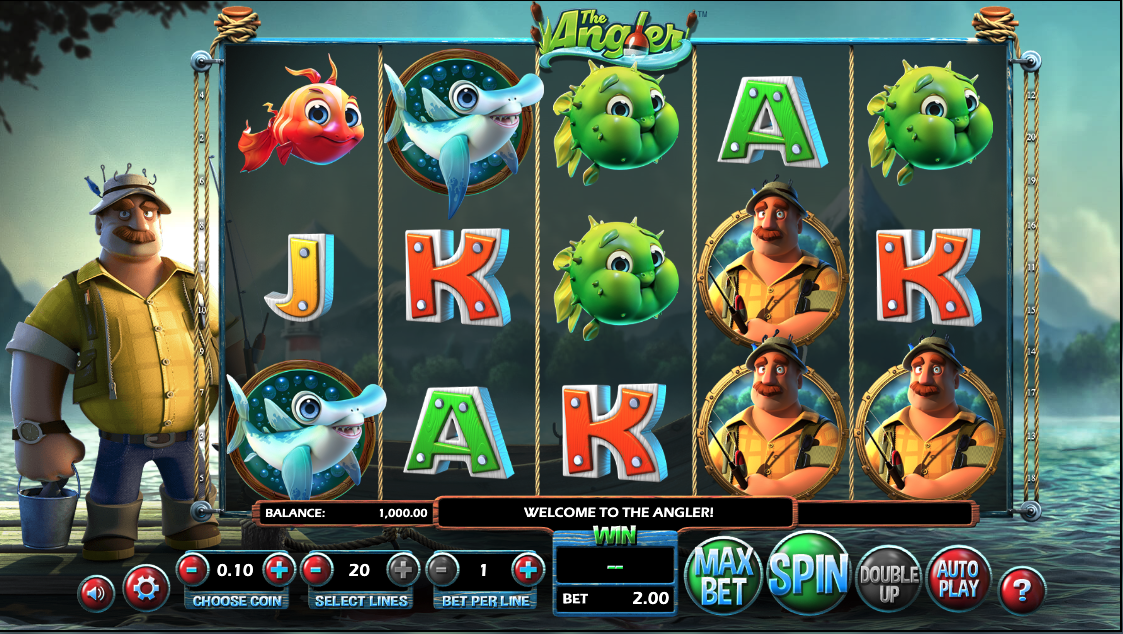1123x634 pixels.
Task: Spin the reels with the SPIN button
Action: (808, 572)
